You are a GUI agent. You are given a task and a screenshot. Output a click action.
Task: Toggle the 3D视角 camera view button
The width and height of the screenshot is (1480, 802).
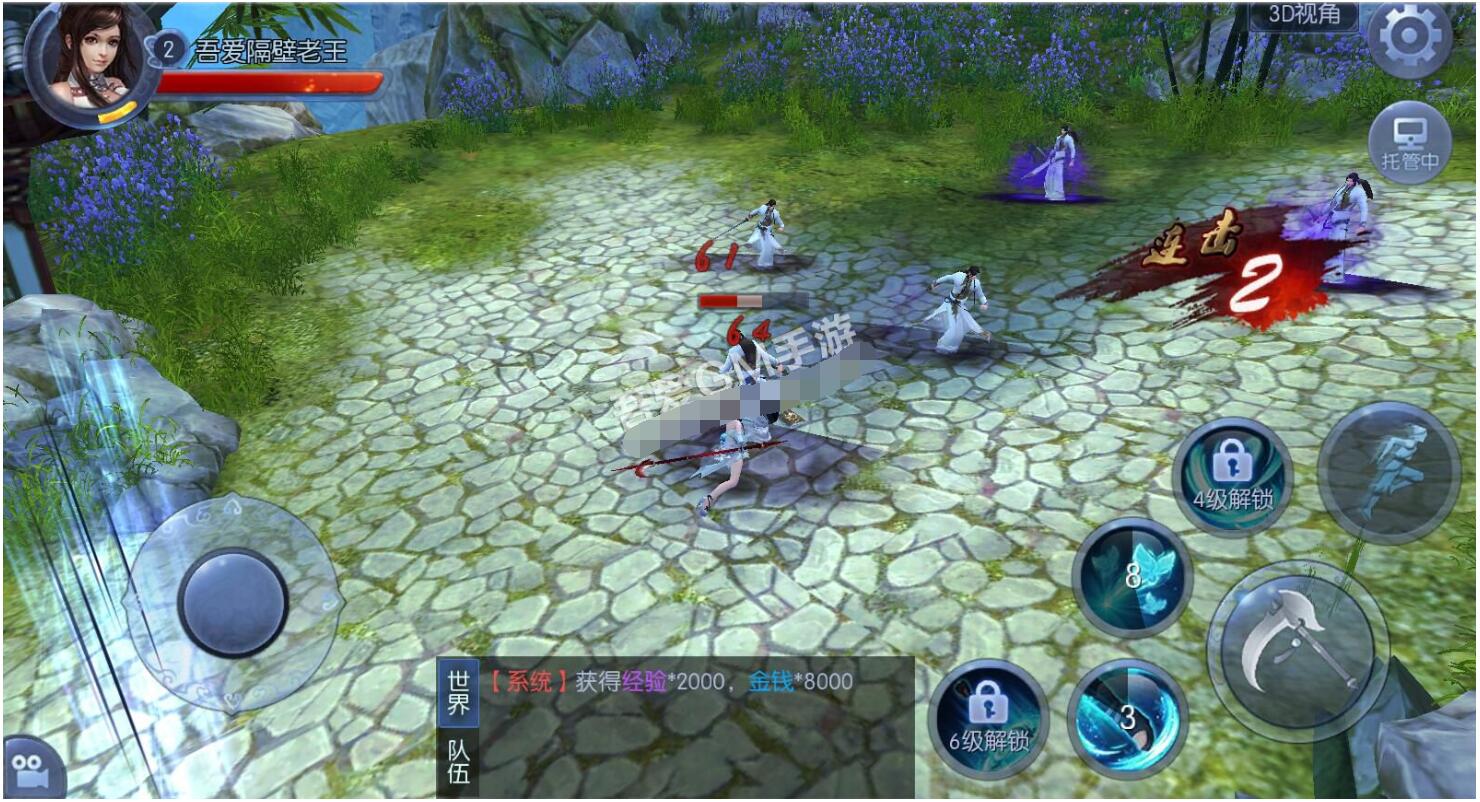pyautogui.click(x=1303, y=15)
